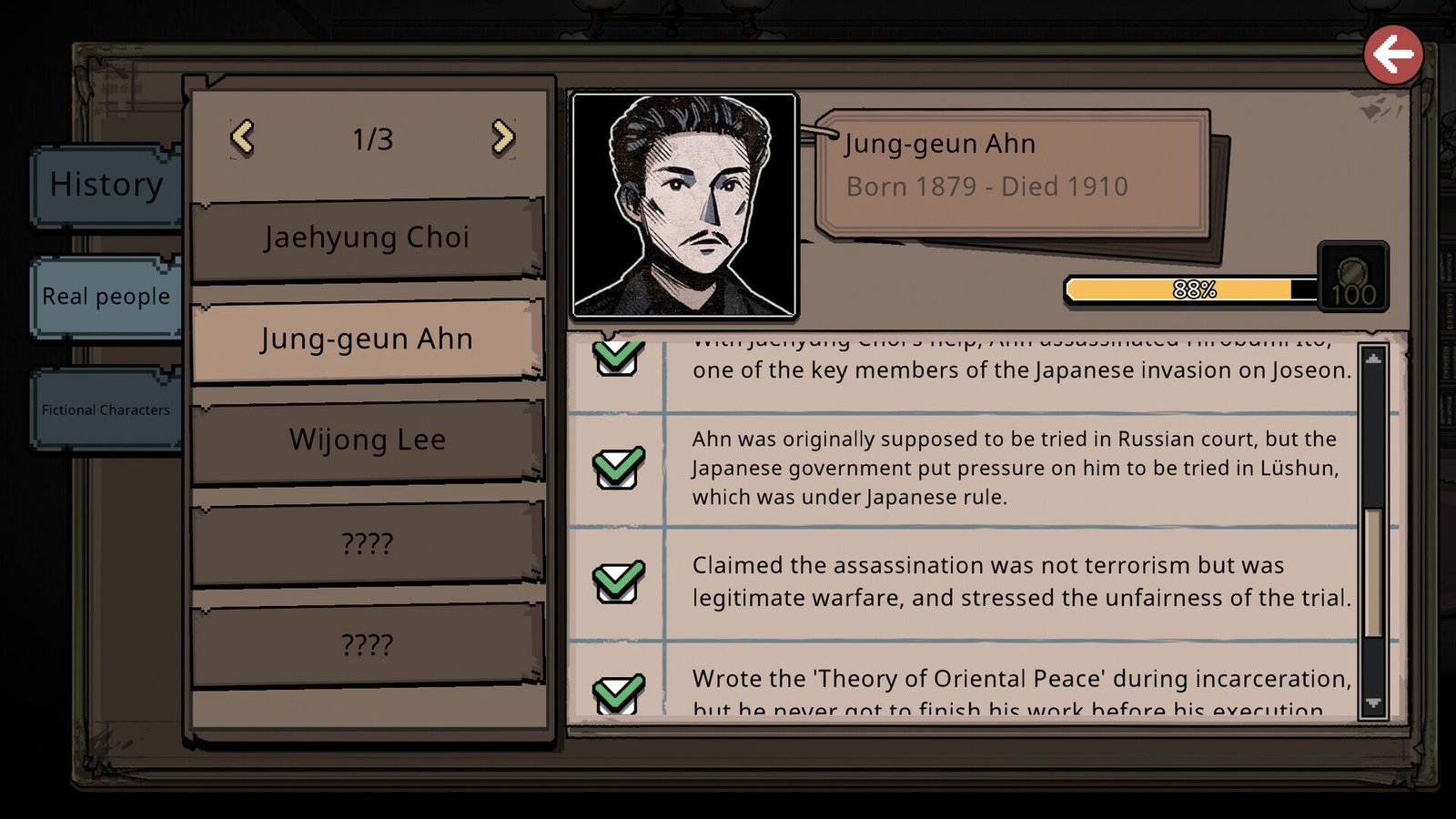The height and width of the screenshot is (819, 1456).
Task: Click the scrollbar's down arrow
Action: coord(1373,703)
